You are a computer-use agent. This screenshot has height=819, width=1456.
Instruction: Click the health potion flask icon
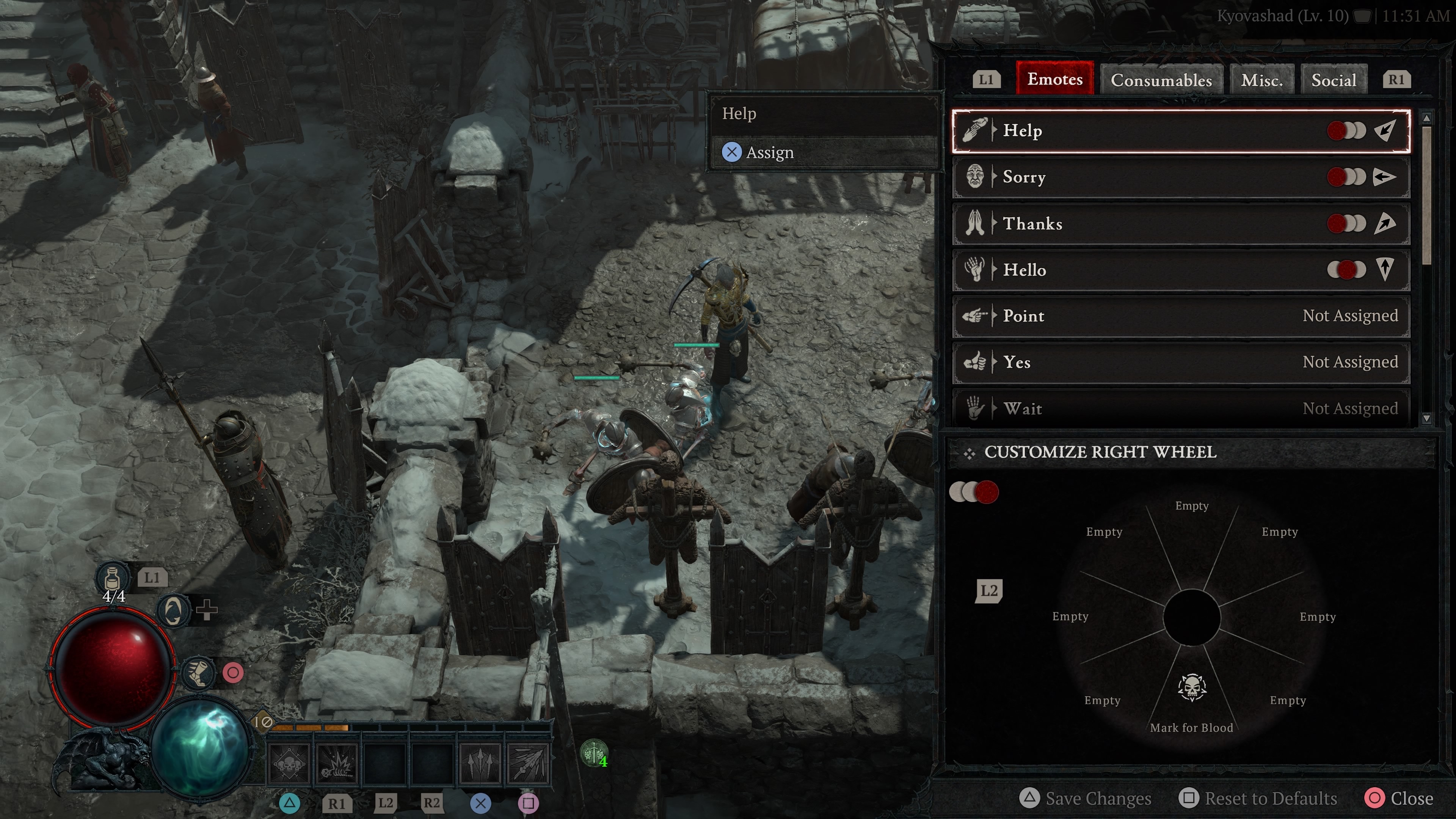(112, 577)
